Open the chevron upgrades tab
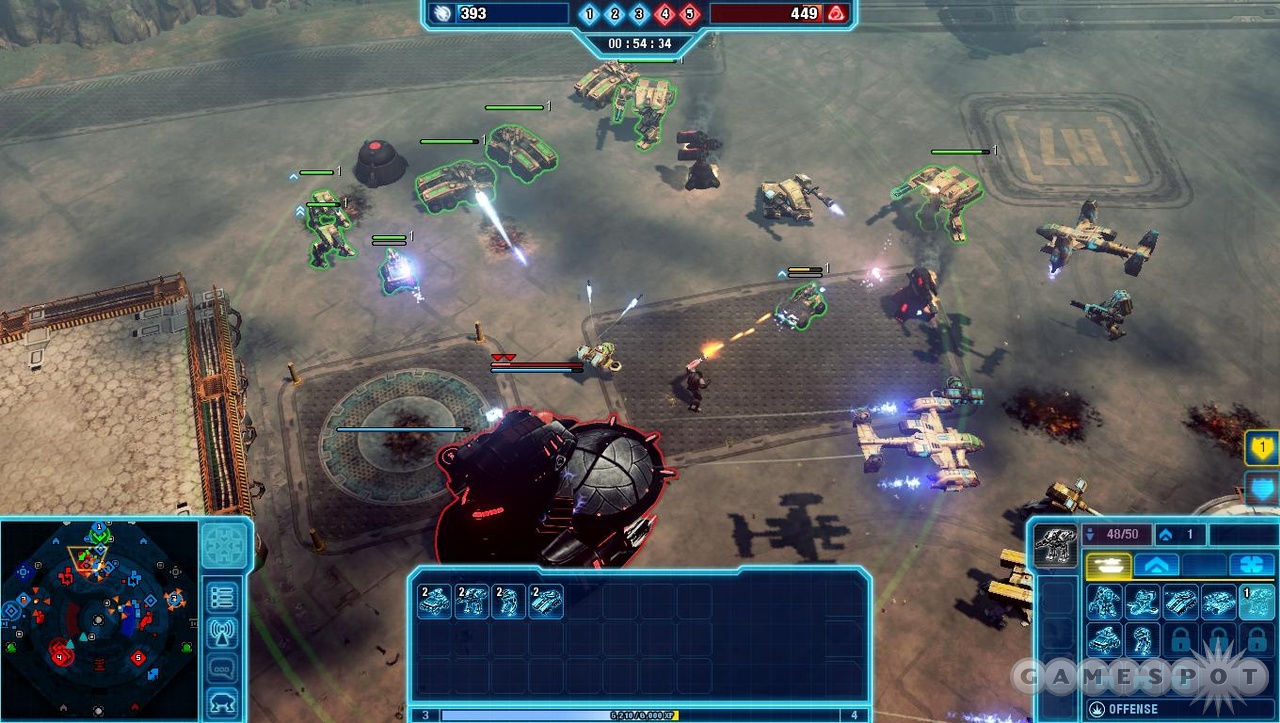Viewport: 1280px width, 723px height. [1156, 565]
